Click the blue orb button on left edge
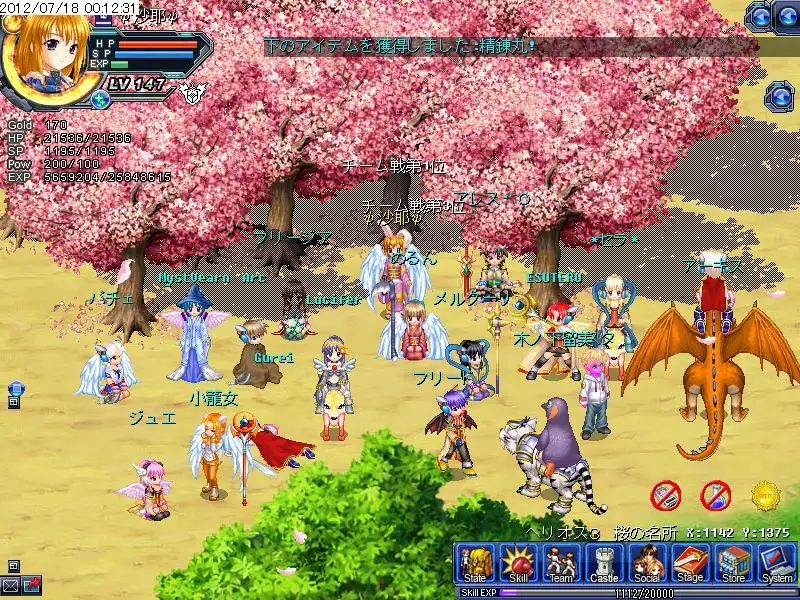This screenshot has height=600, width=800. (14, 388)
